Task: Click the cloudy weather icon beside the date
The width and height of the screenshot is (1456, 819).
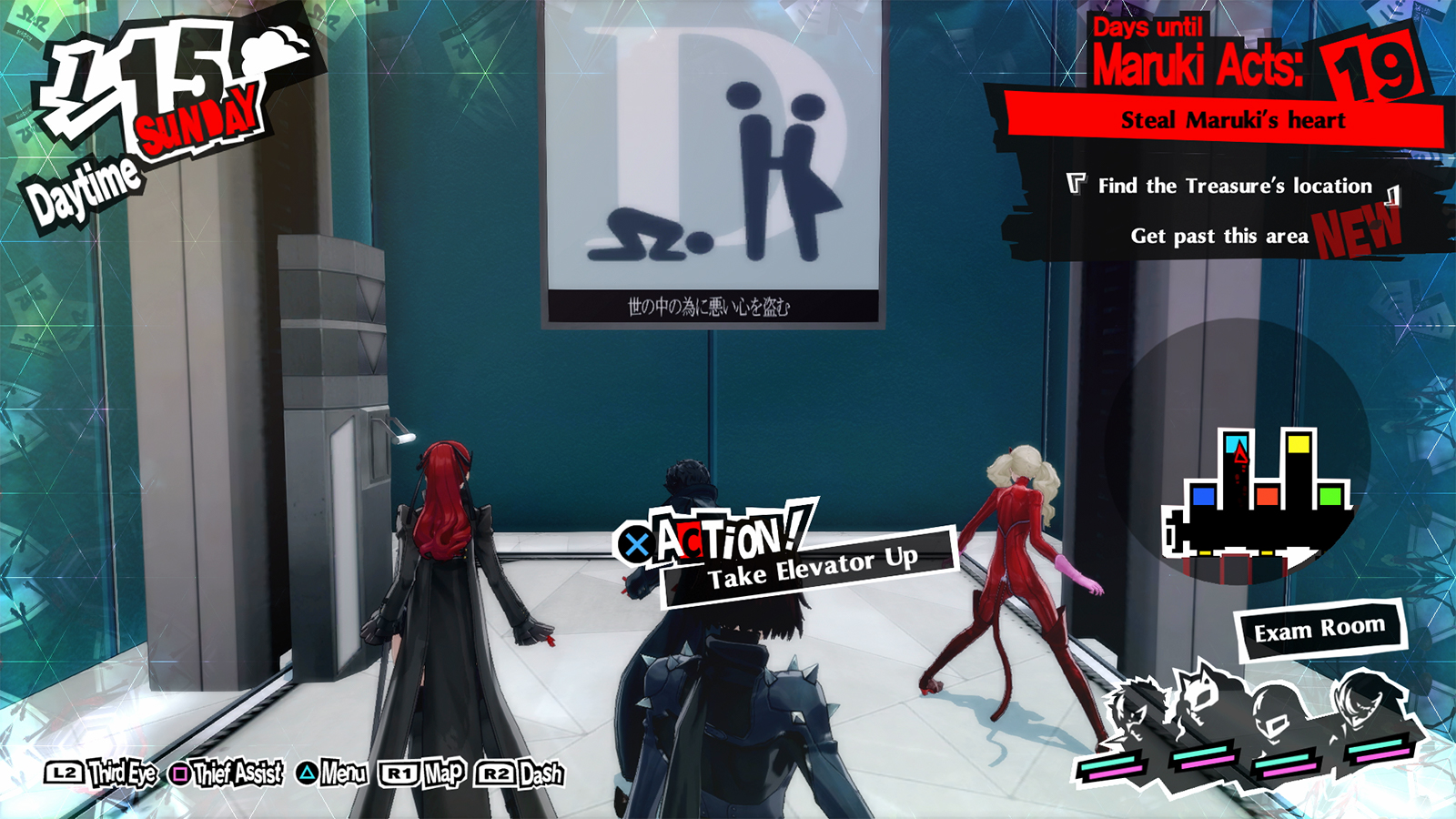Action: pos(275,50)
